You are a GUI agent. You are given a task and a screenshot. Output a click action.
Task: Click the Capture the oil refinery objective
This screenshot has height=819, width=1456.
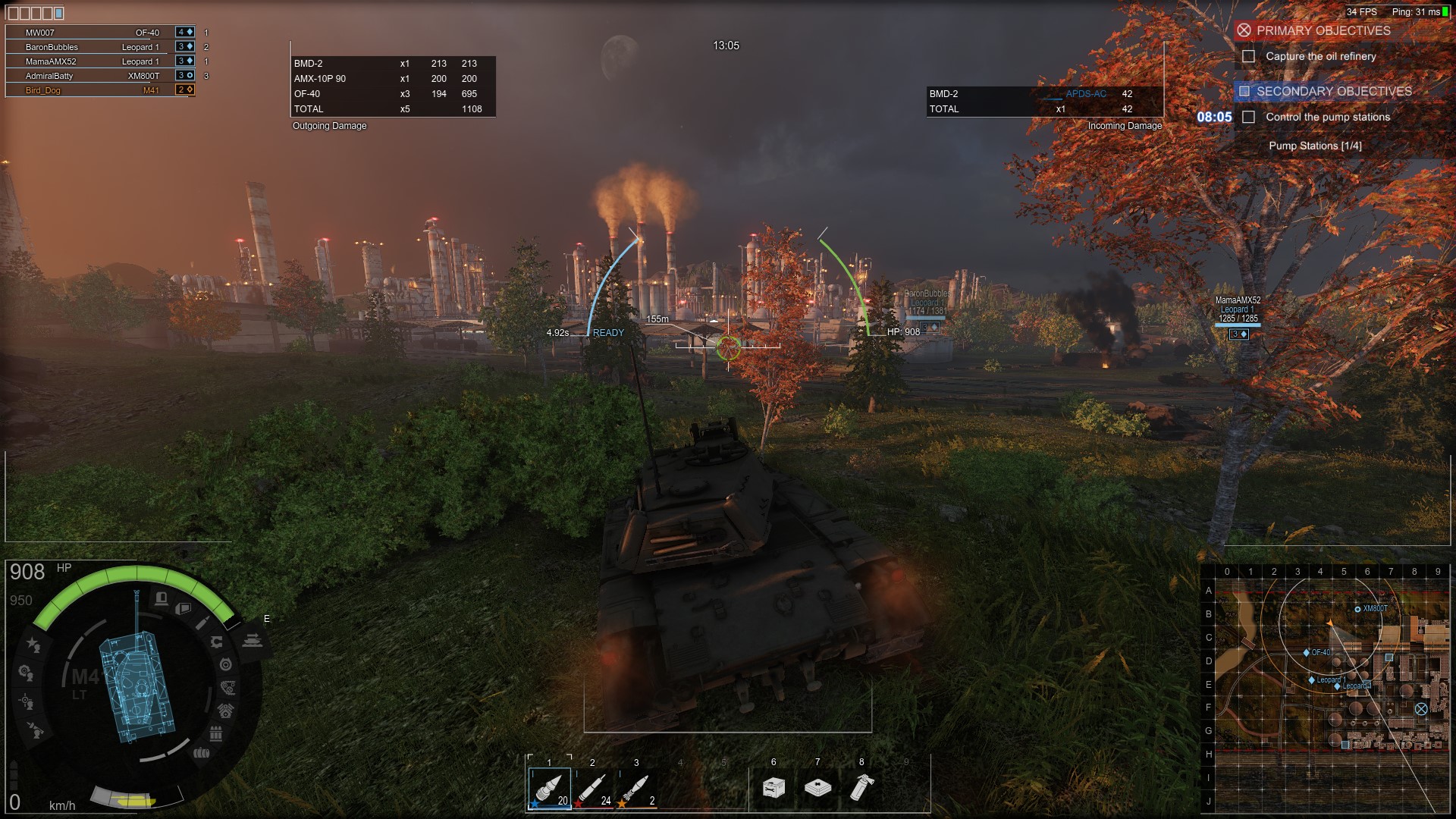pos(1320,56)
